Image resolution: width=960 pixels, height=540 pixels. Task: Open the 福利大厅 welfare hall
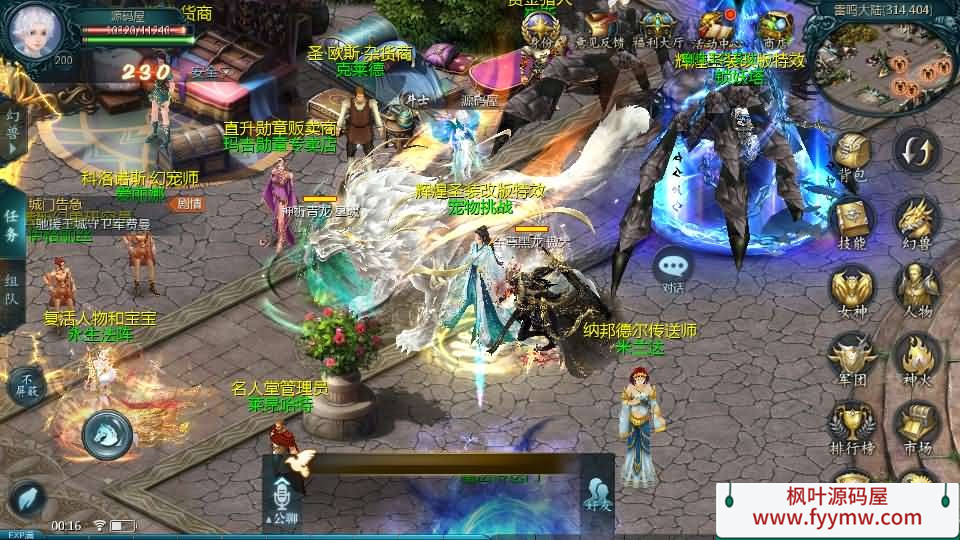coord(657,28)
